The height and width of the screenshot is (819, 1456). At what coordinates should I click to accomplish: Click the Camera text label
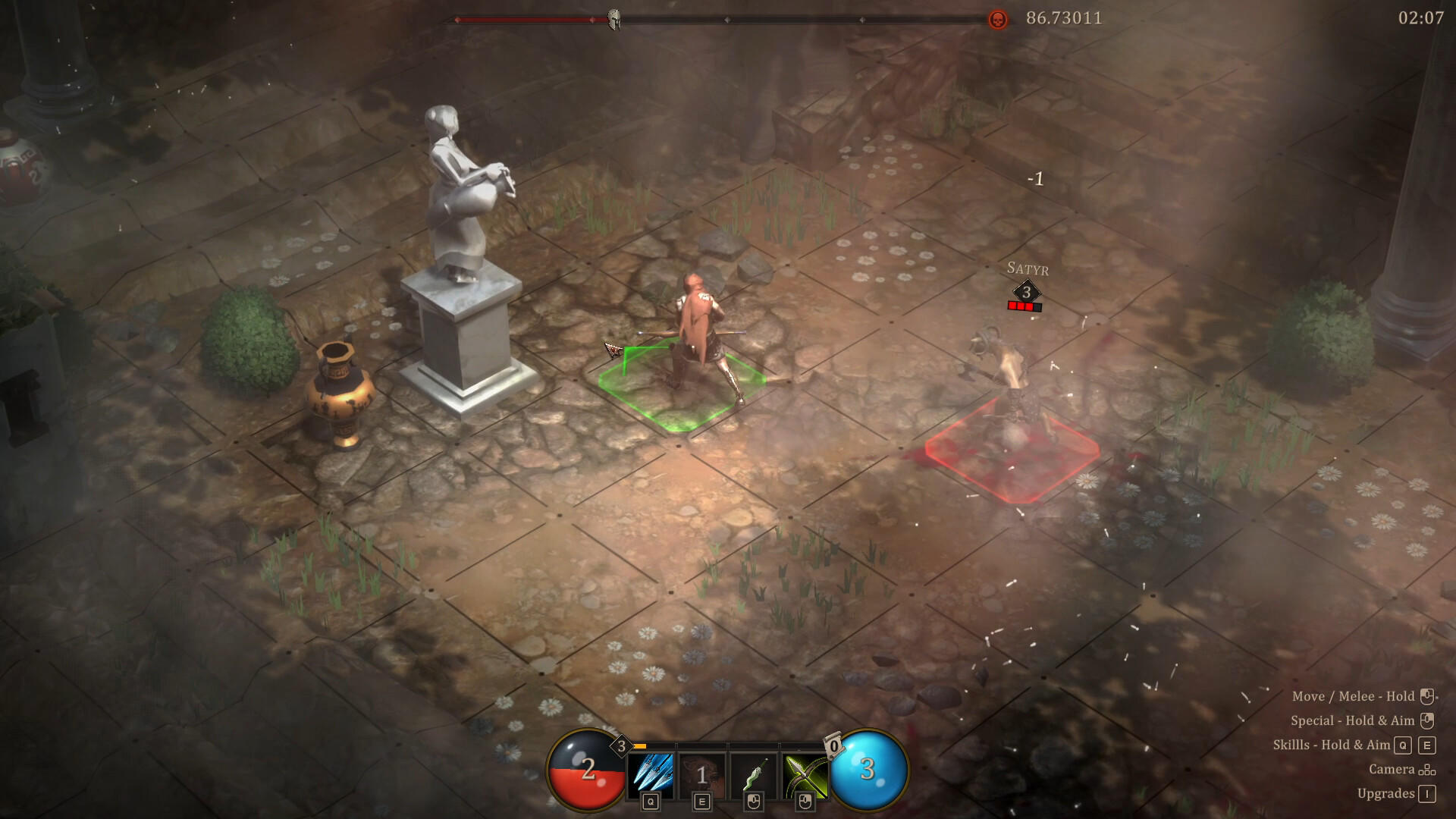[1392, 770]
